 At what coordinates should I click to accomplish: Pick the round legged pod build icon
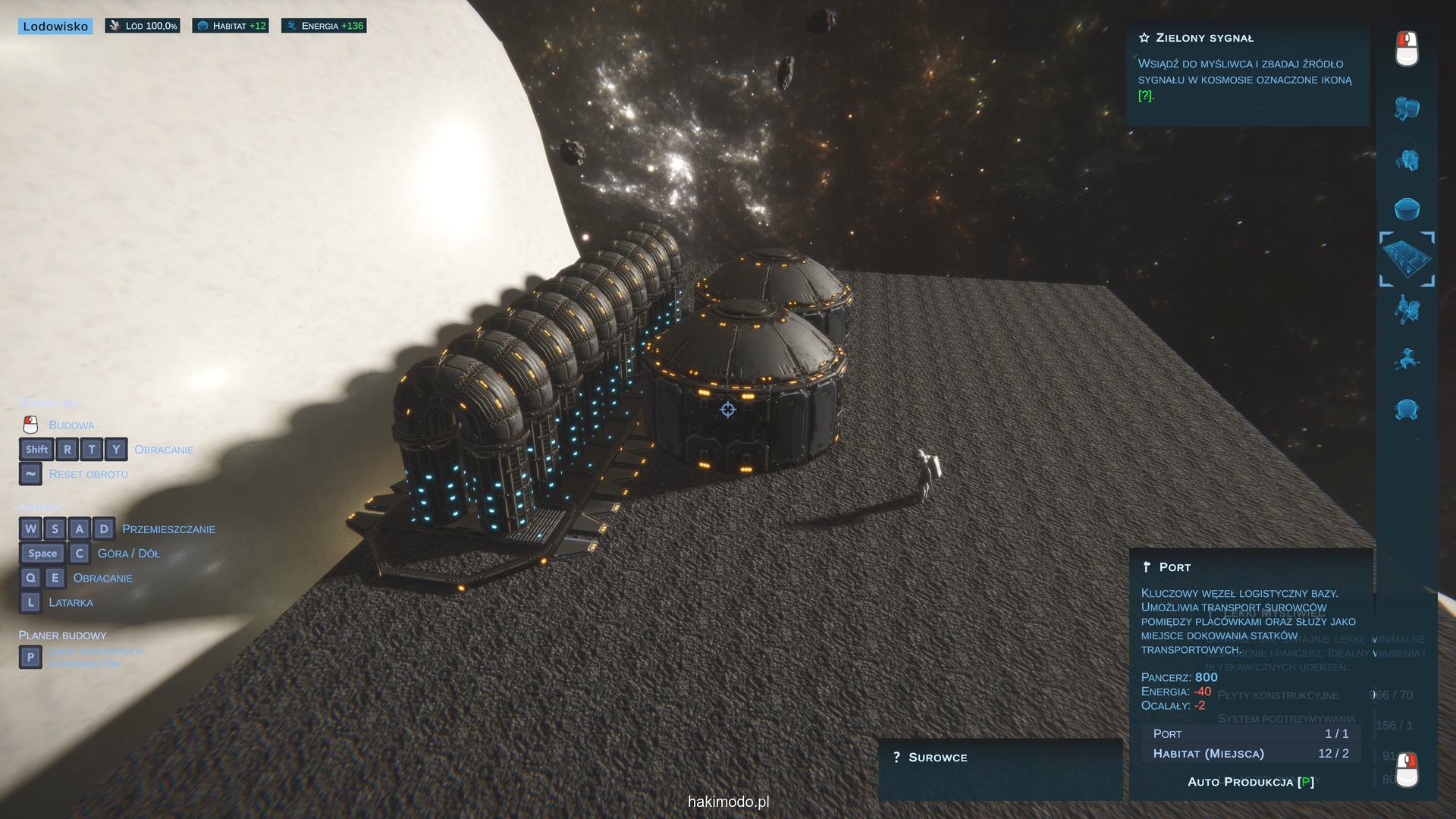[x=1407, y=409]
